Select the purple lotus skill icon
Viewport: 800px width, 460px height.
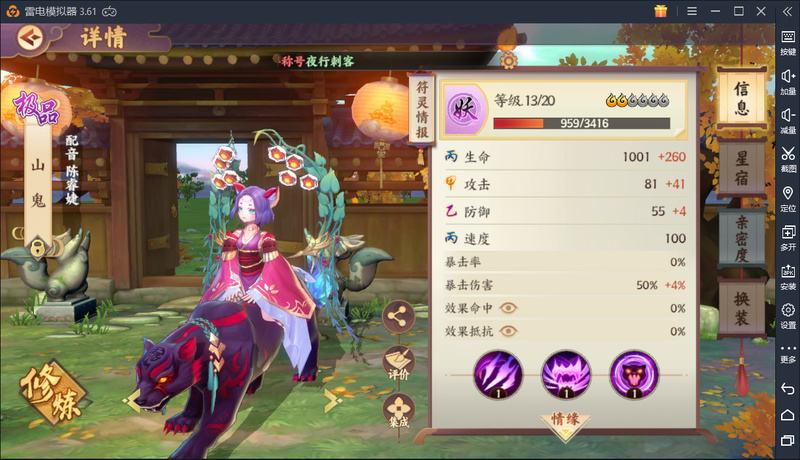coord(566,374)
